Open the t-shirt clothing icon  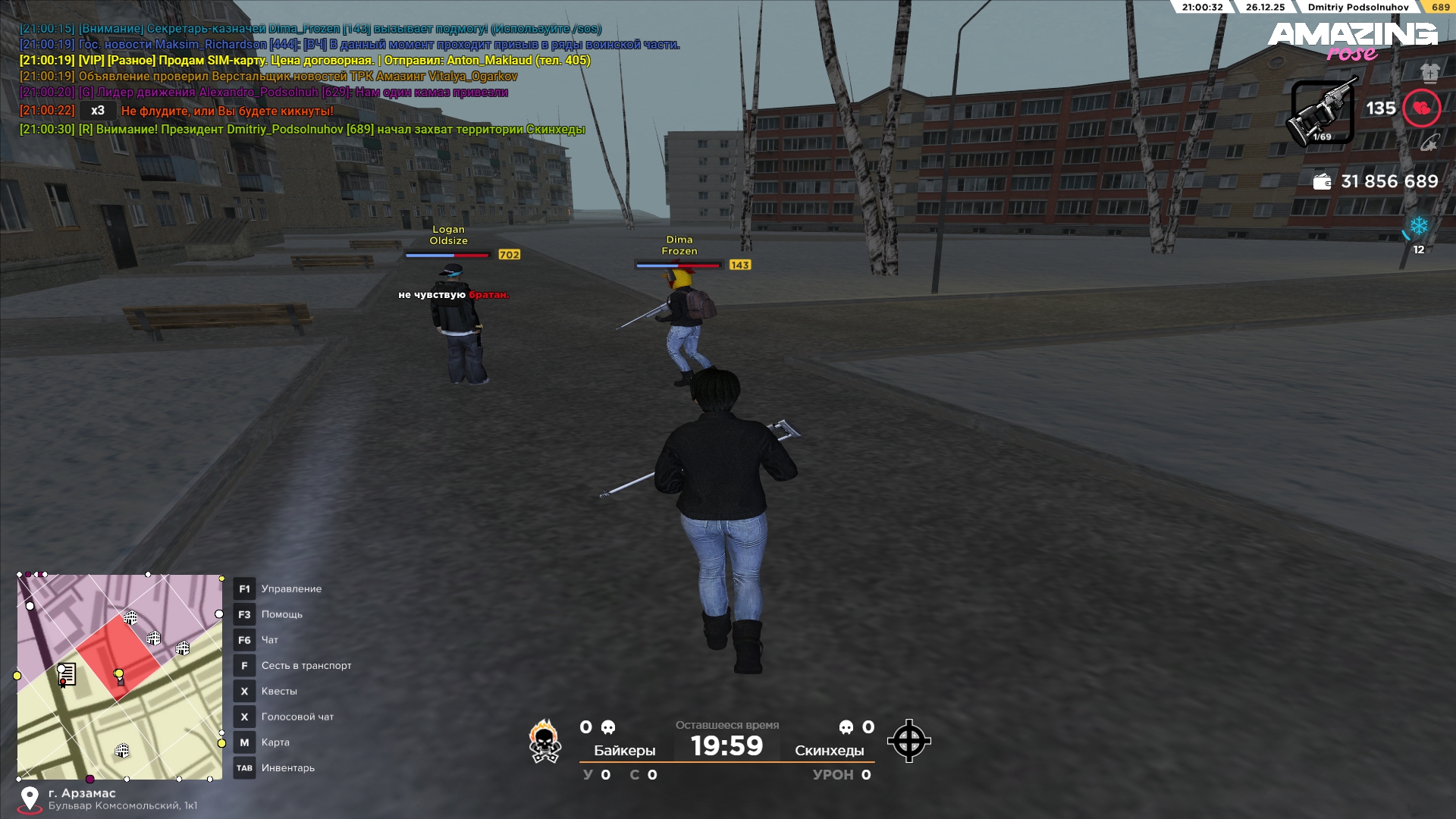tap(1429, 73)
